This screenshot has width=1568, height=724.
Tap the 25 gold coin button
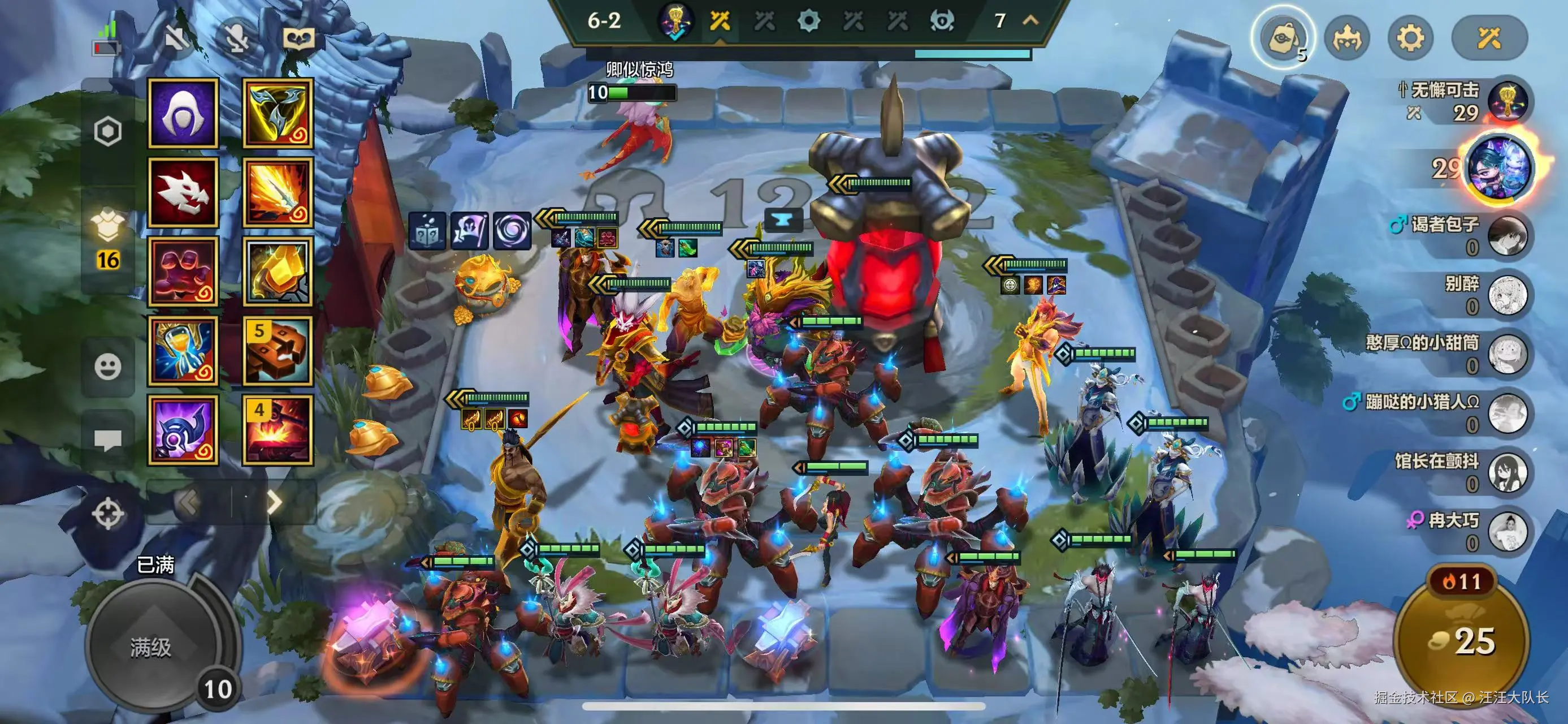1461,641
